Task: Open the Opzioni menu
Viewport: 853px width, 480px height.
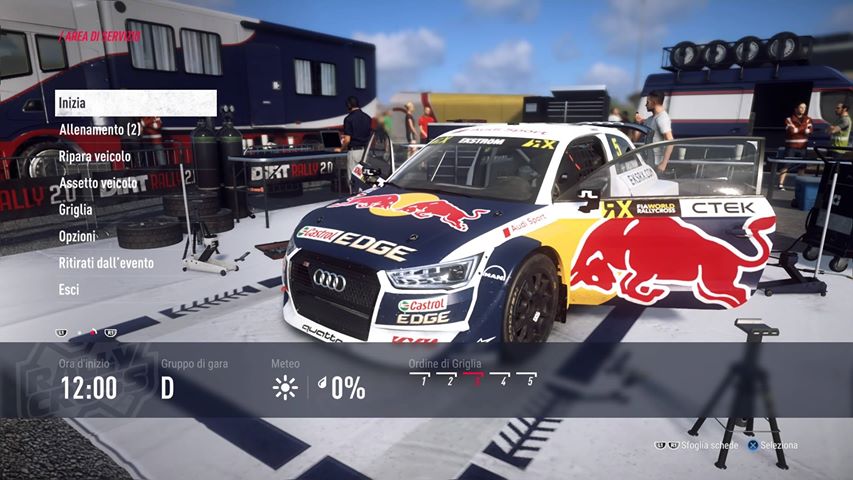Action: (77, 237)
